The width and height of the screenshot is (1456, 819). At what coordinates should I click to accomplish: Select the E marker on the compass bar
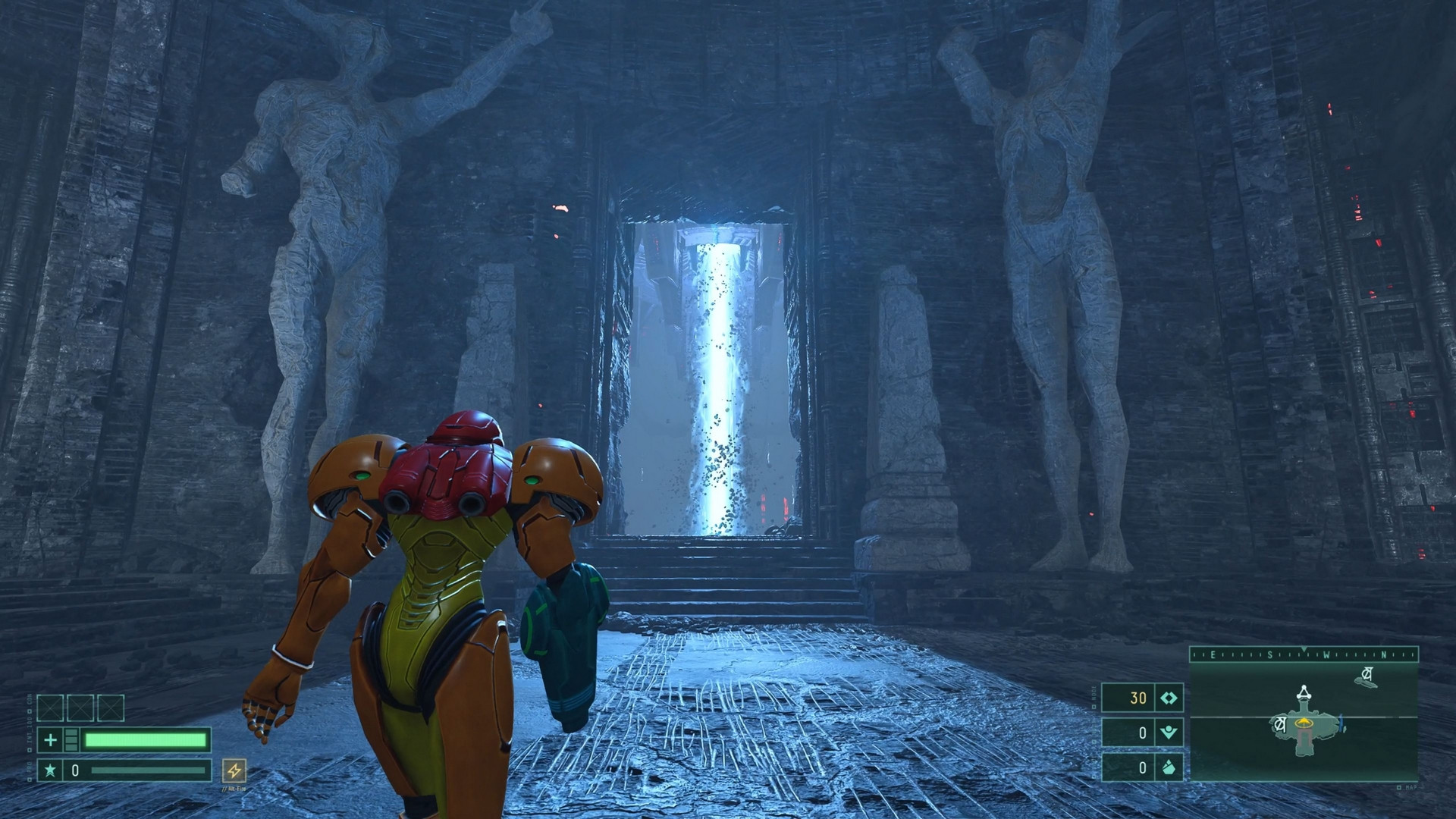[1213, 653]
